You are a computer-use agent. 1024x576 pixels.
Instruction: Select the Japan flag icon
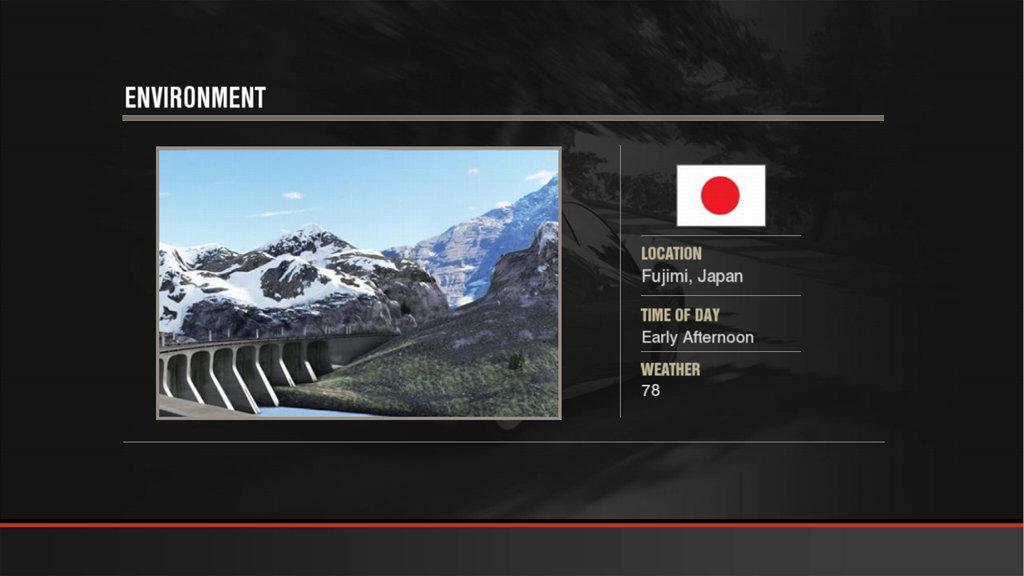pos(720,195)
